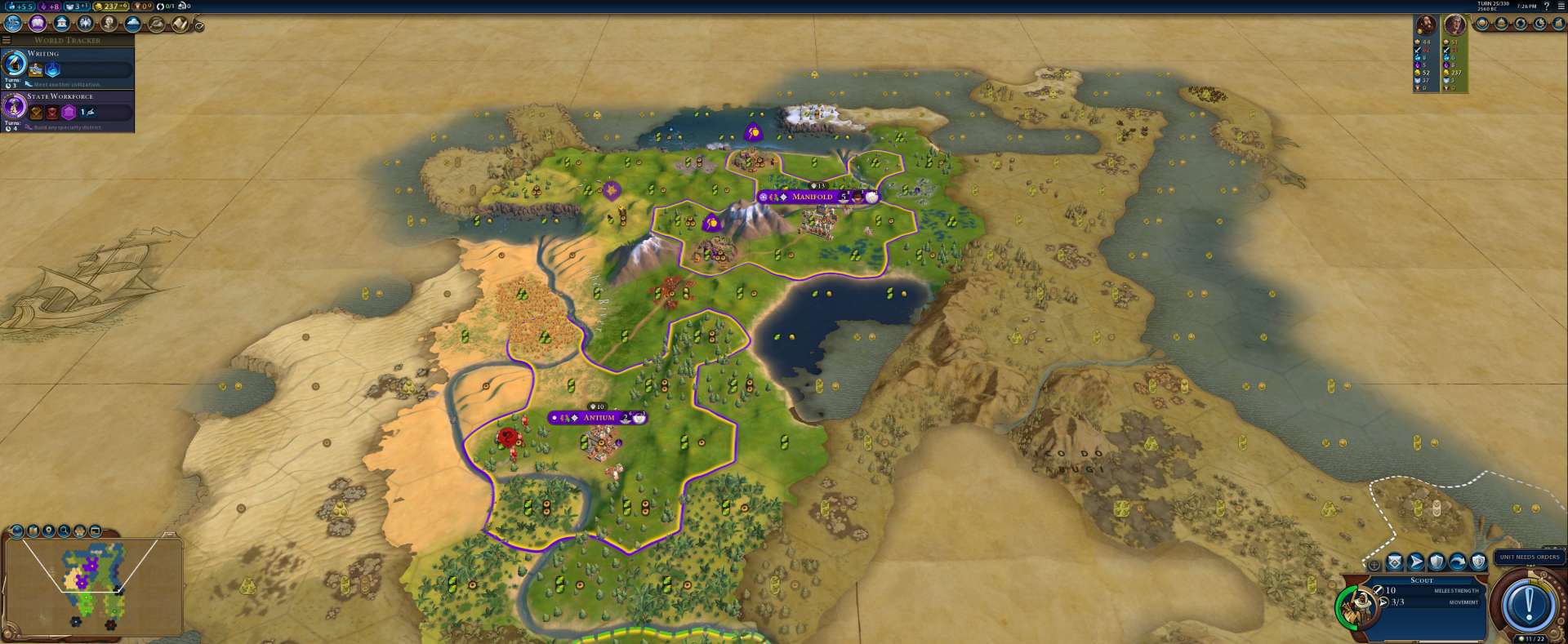Activate the scout's Skip Turn command

1458,562
